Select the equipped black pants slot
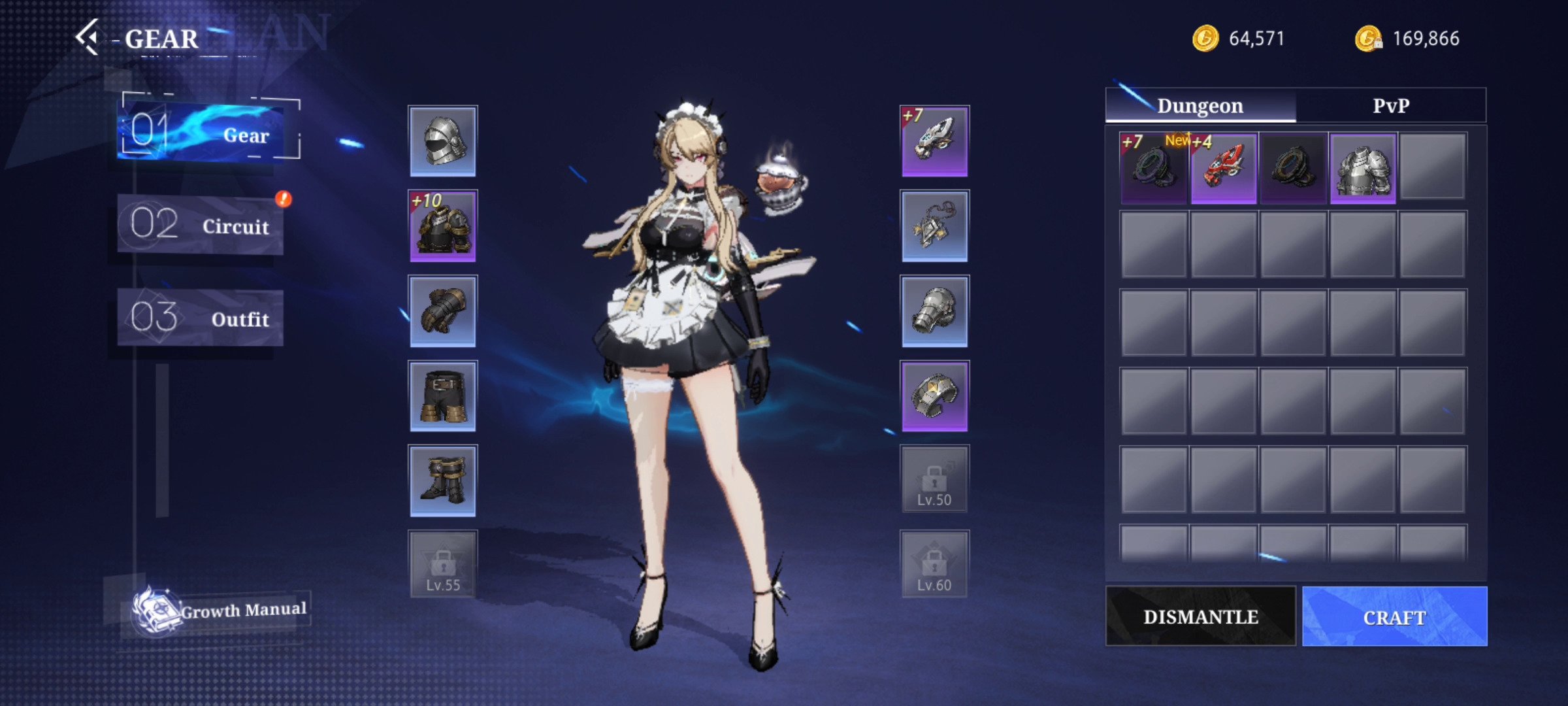 click(x=443, y=396)
